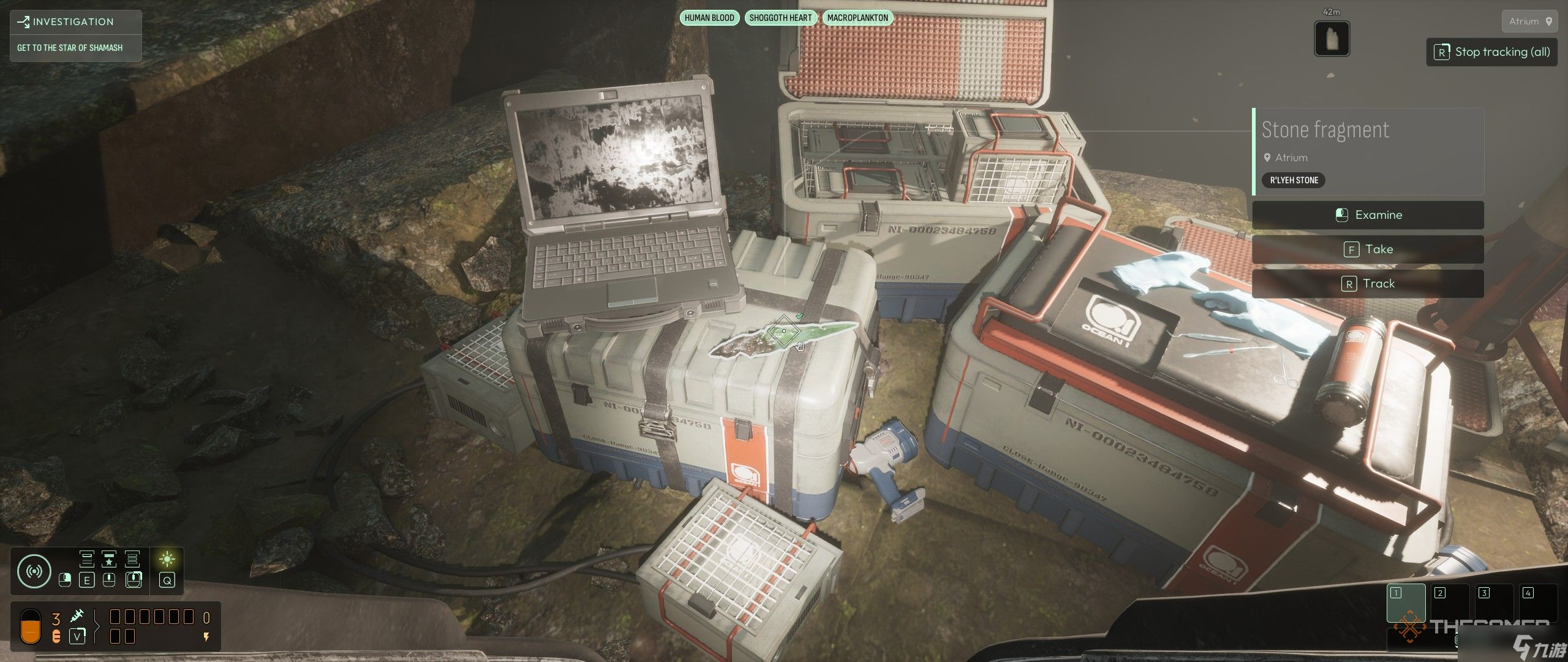Switch to hotbar slot 3

[1494, 604]
